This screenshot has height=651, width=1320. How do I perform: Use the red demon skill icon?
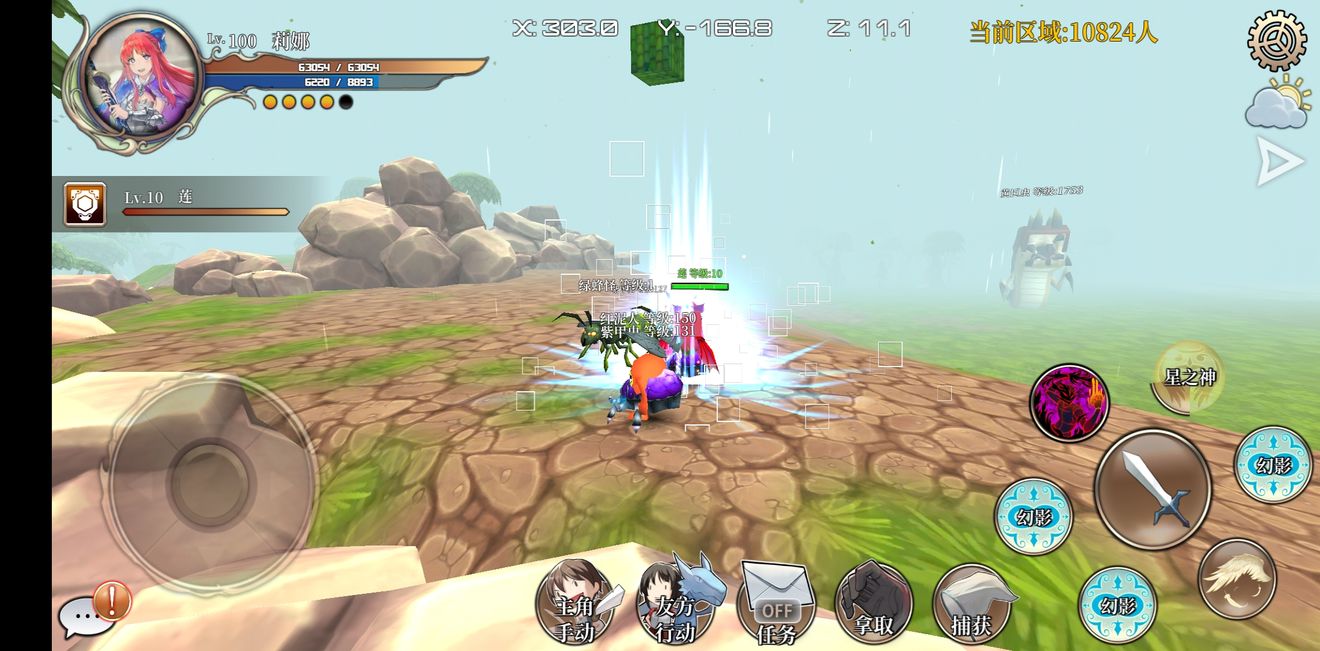coord(1069,403)
